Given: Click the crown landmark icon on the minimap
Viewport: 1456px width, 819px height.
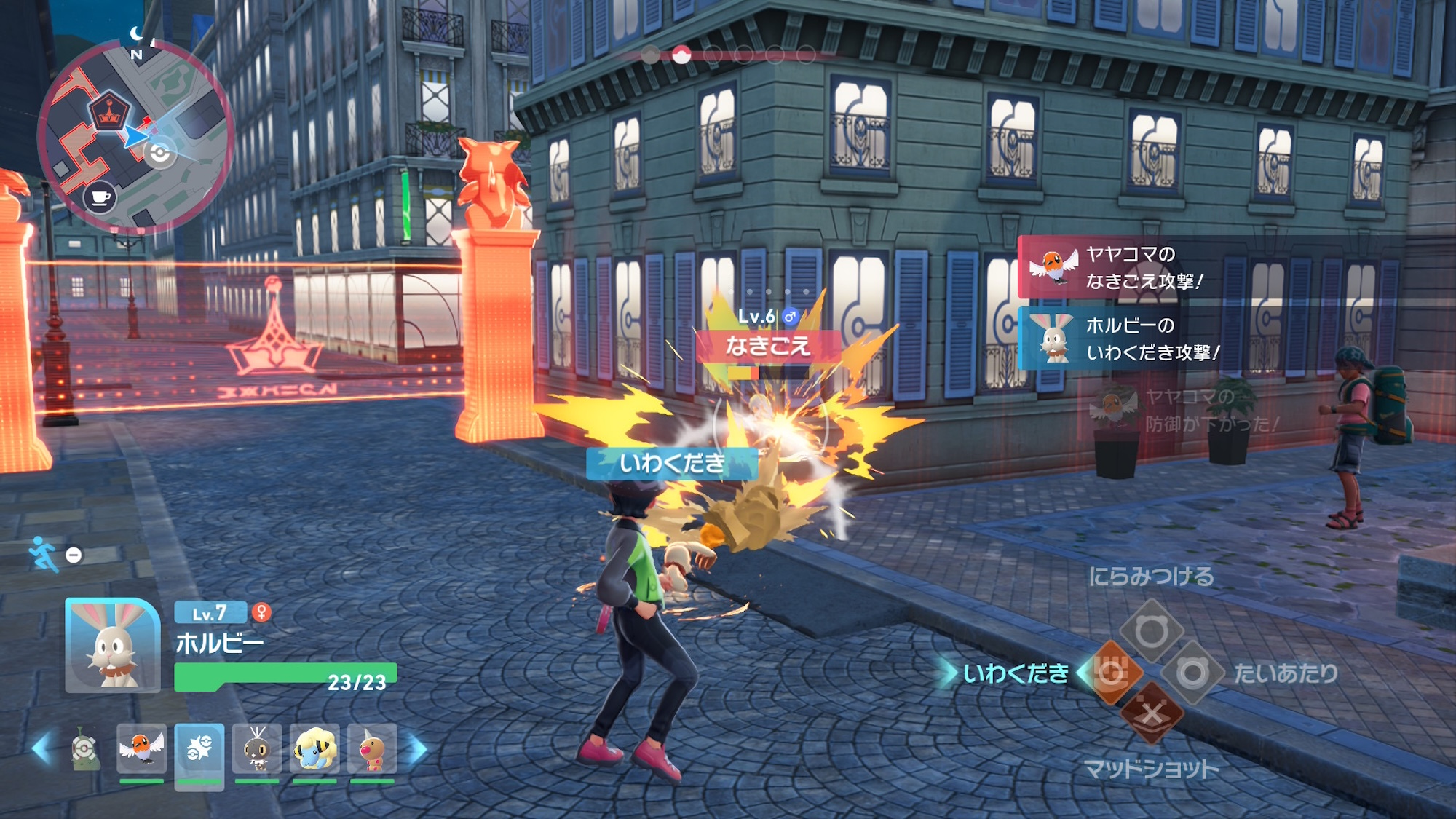Looking at the screenshot, I should [110, 111].
